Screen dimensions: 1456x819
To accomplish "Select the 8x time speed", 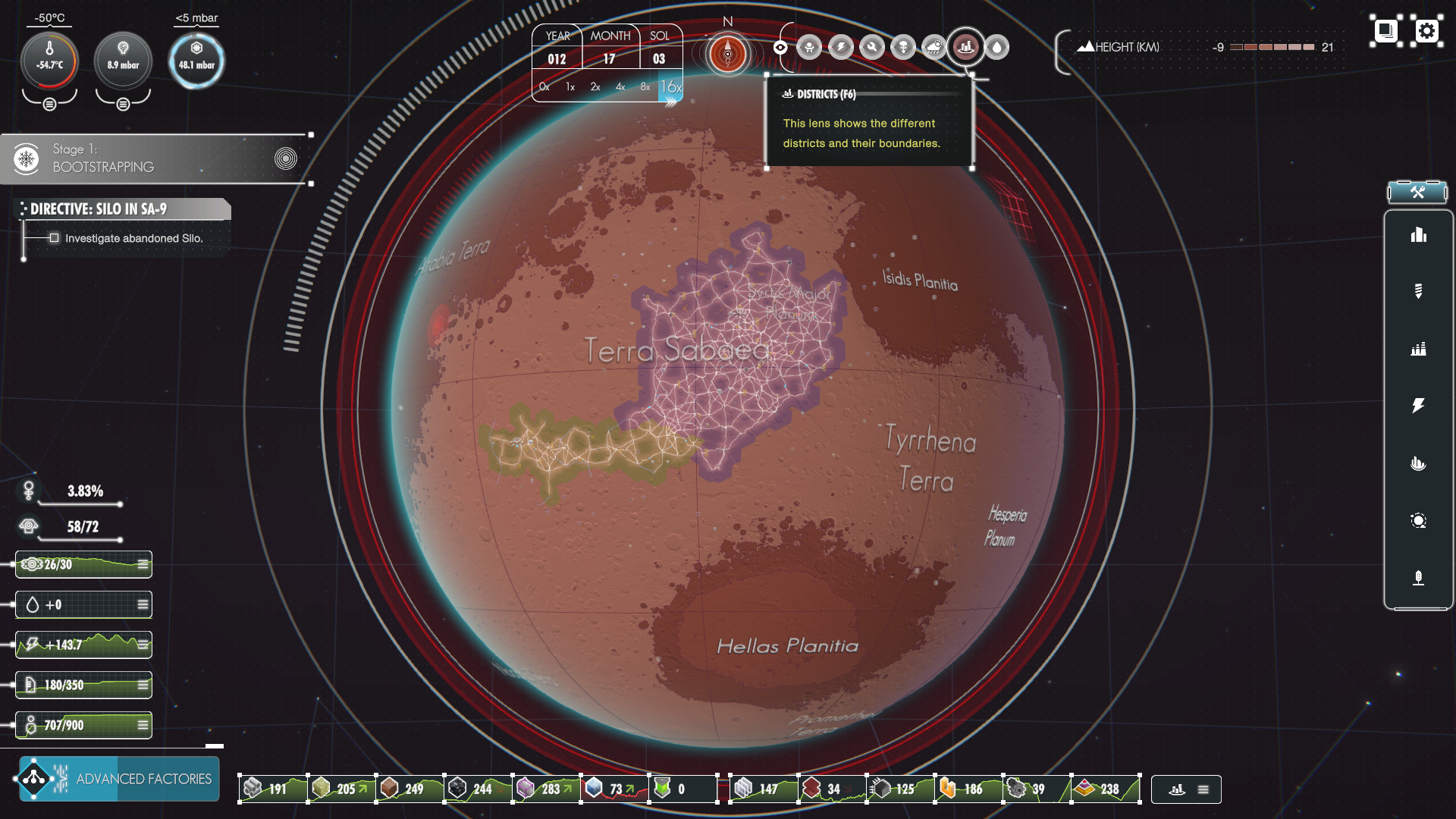I will pyautogui.click(x=645, y=87).
